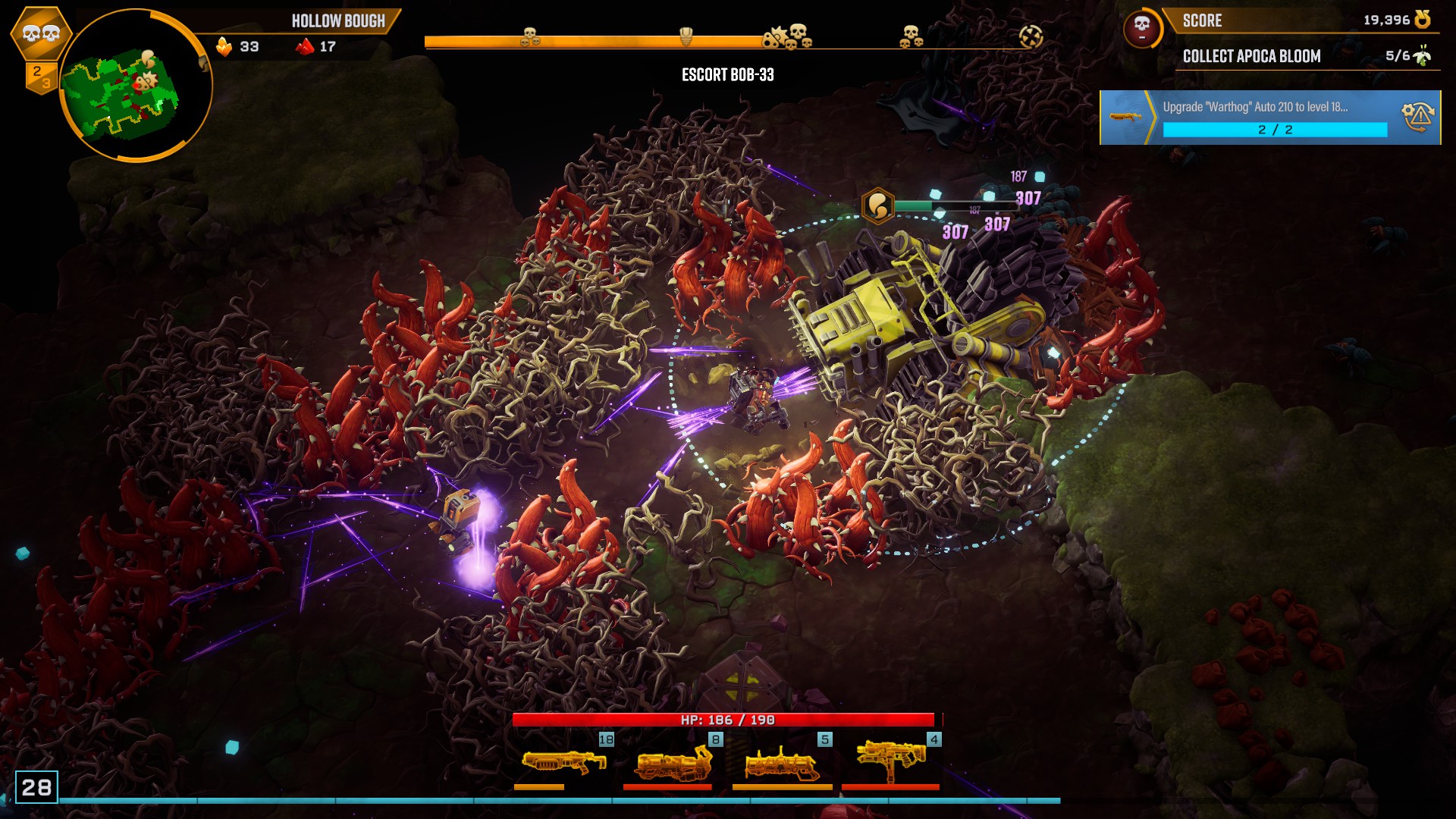Click the gold nugget resource icon showing 33
The width and height of the screenshot is (1456, 819).
click(224, 47)
